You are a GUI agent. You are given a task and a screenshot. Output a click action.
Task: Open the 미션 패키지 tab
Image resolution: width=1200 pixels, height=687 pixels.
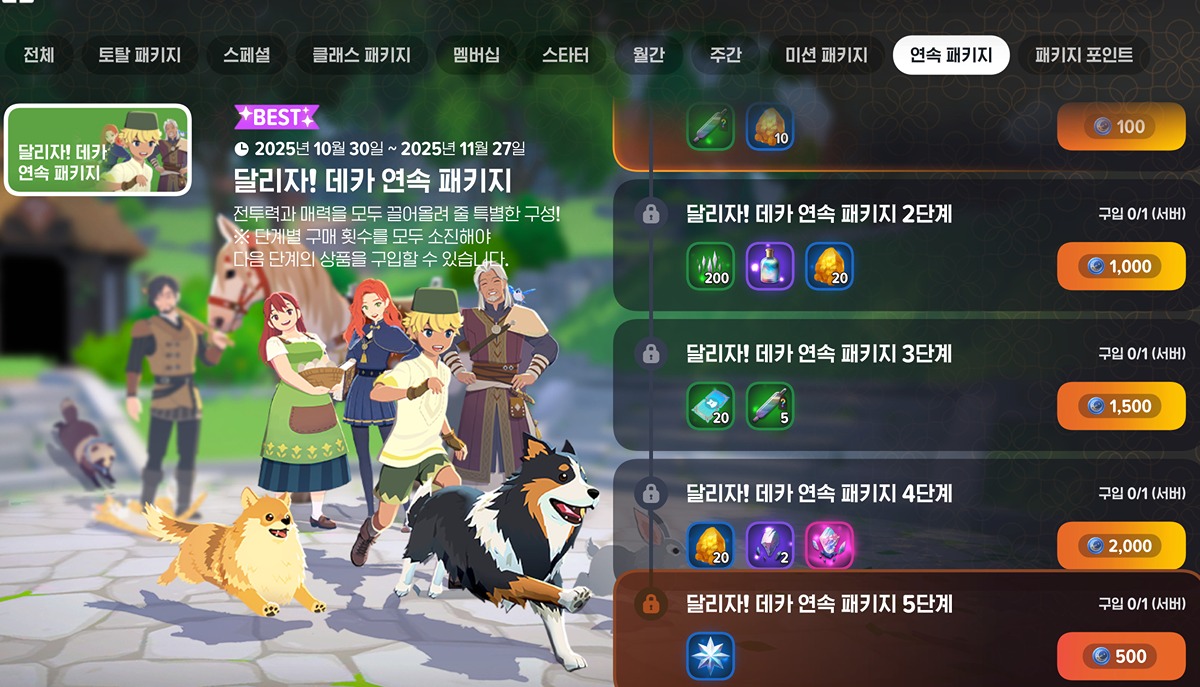[819, 55]
